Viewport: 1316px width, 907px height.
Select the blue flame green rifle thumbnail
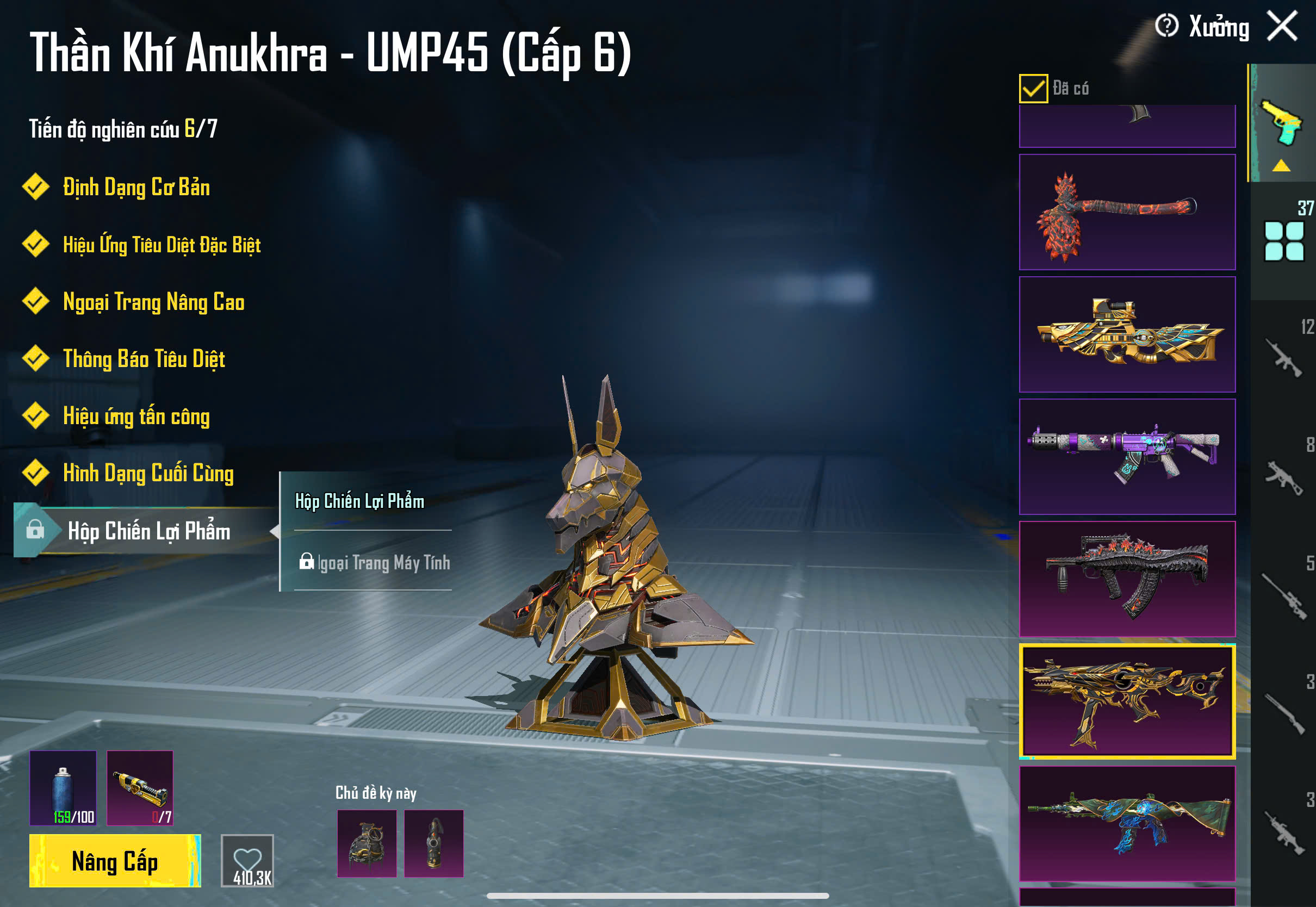tap(1127, 823)
